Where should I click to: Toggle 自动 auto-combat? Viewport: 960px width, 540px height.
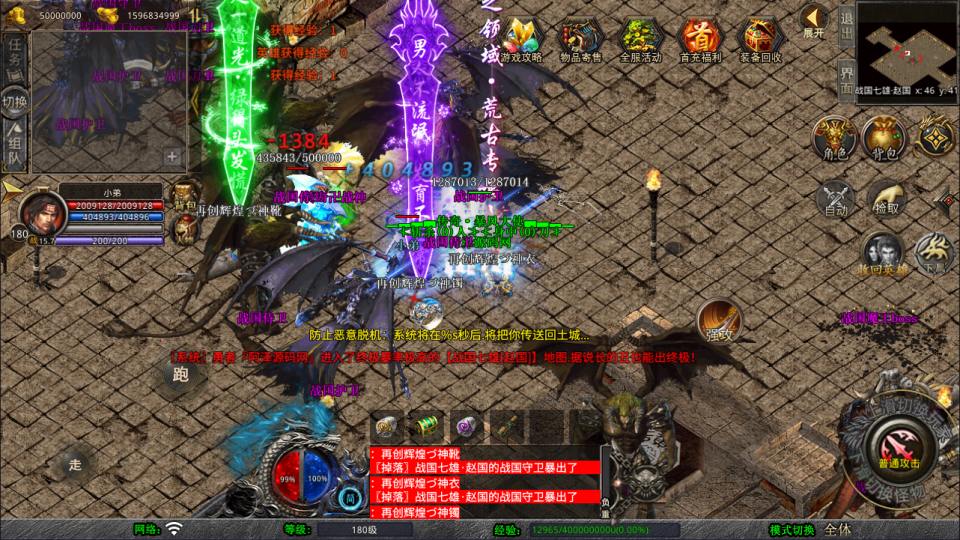pos(835,198)
